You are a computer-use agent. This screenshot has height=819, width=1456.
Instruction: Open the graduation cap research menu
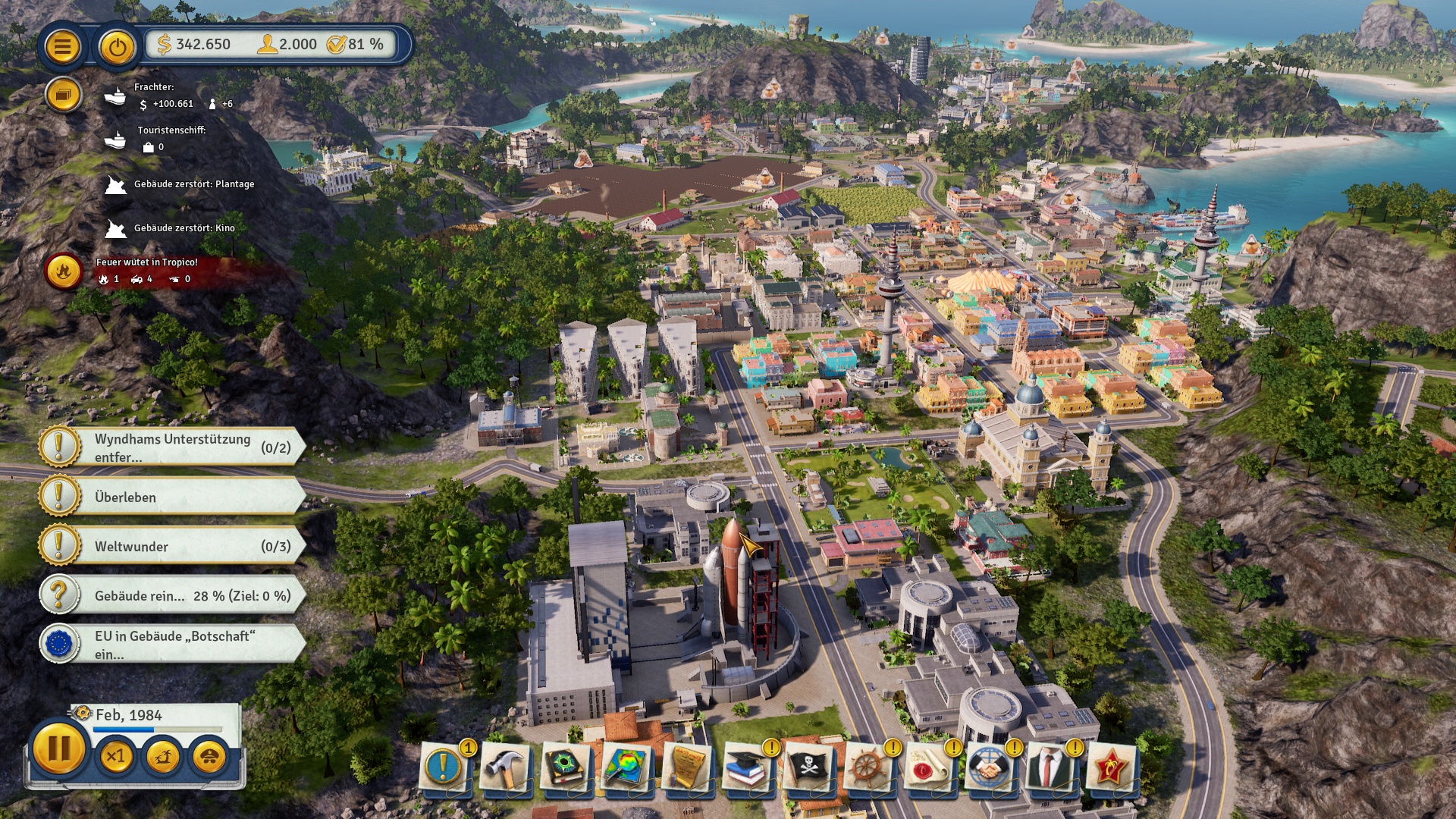tap(747, 768)
